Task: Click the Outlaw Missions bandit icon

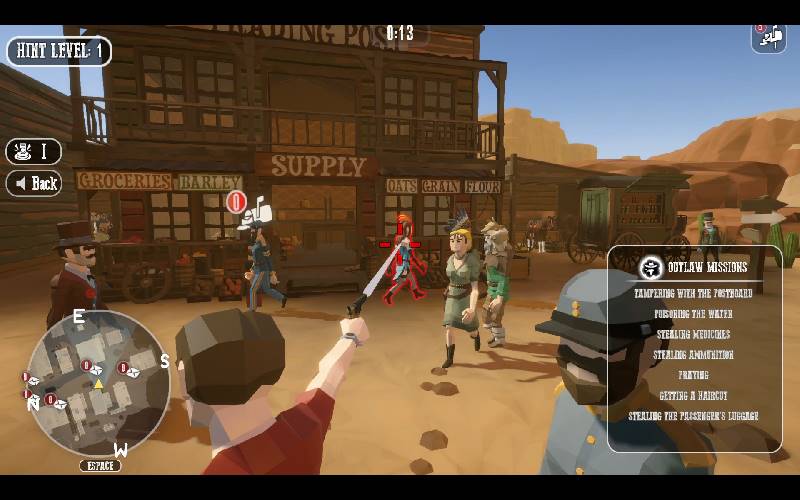Action: pyautogui.click(x=652, y=268)
